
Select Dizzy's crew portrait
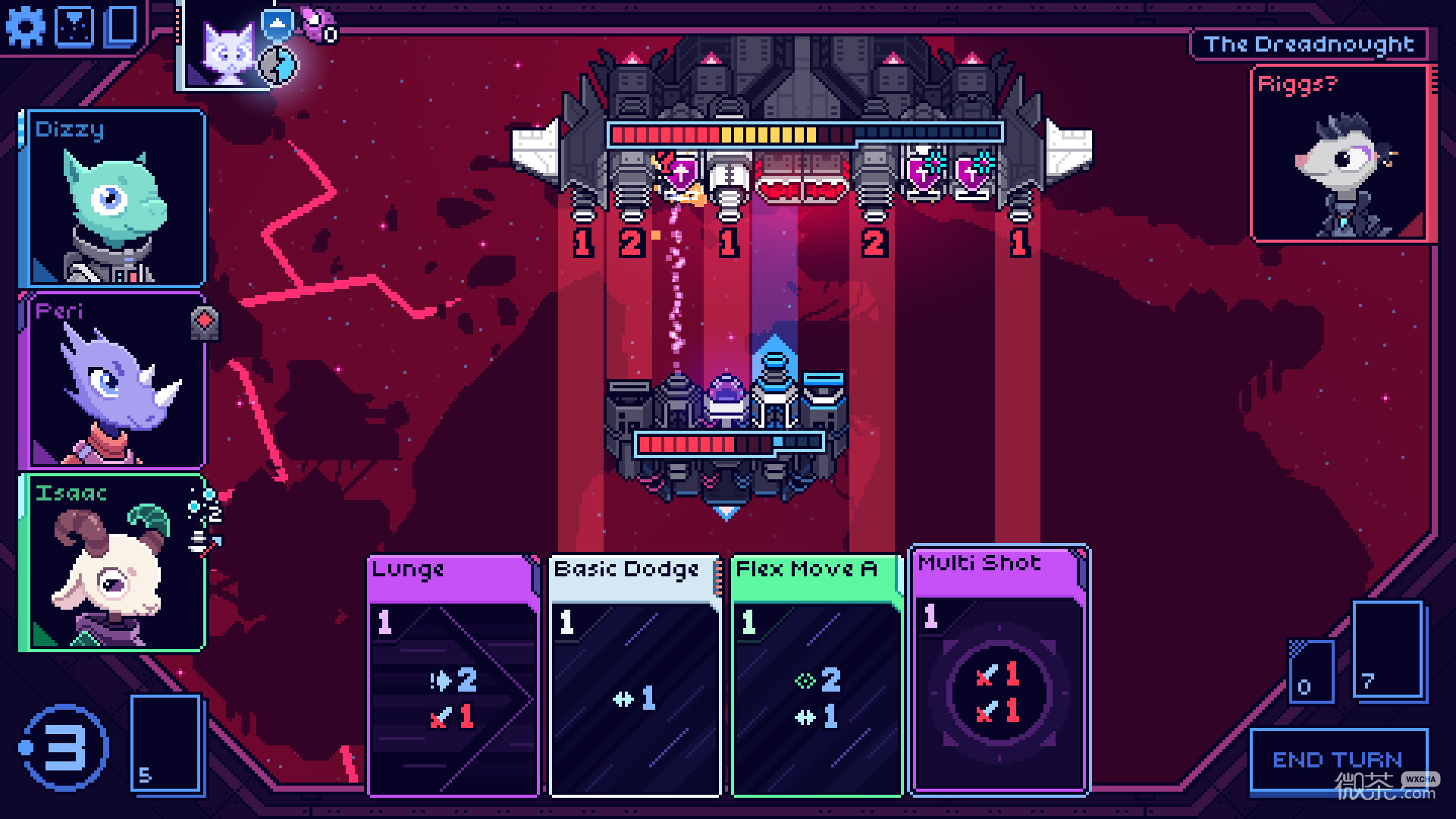[x=114, y=199]
